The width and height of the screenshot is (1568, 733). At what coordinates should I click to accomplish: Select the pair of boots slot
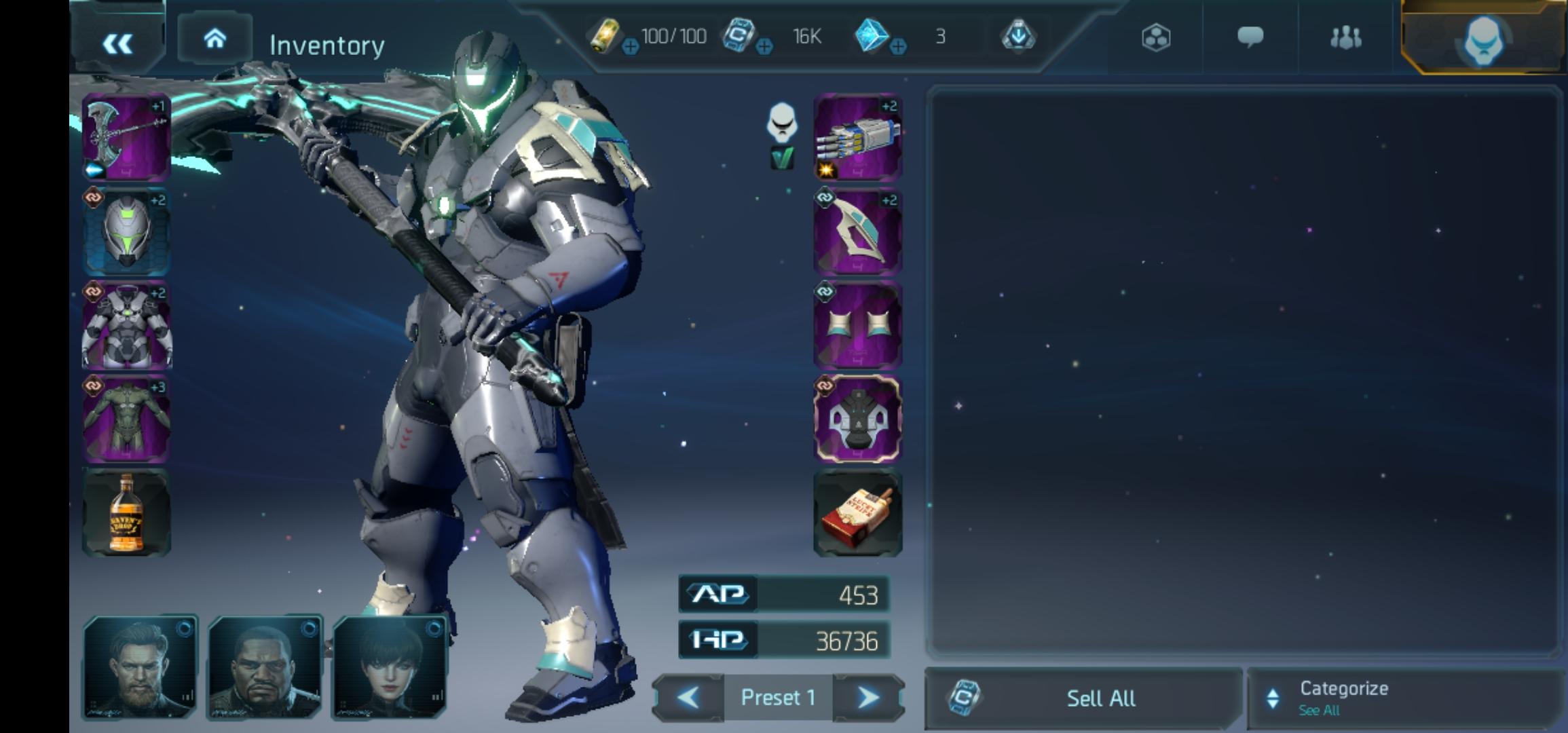857,326
